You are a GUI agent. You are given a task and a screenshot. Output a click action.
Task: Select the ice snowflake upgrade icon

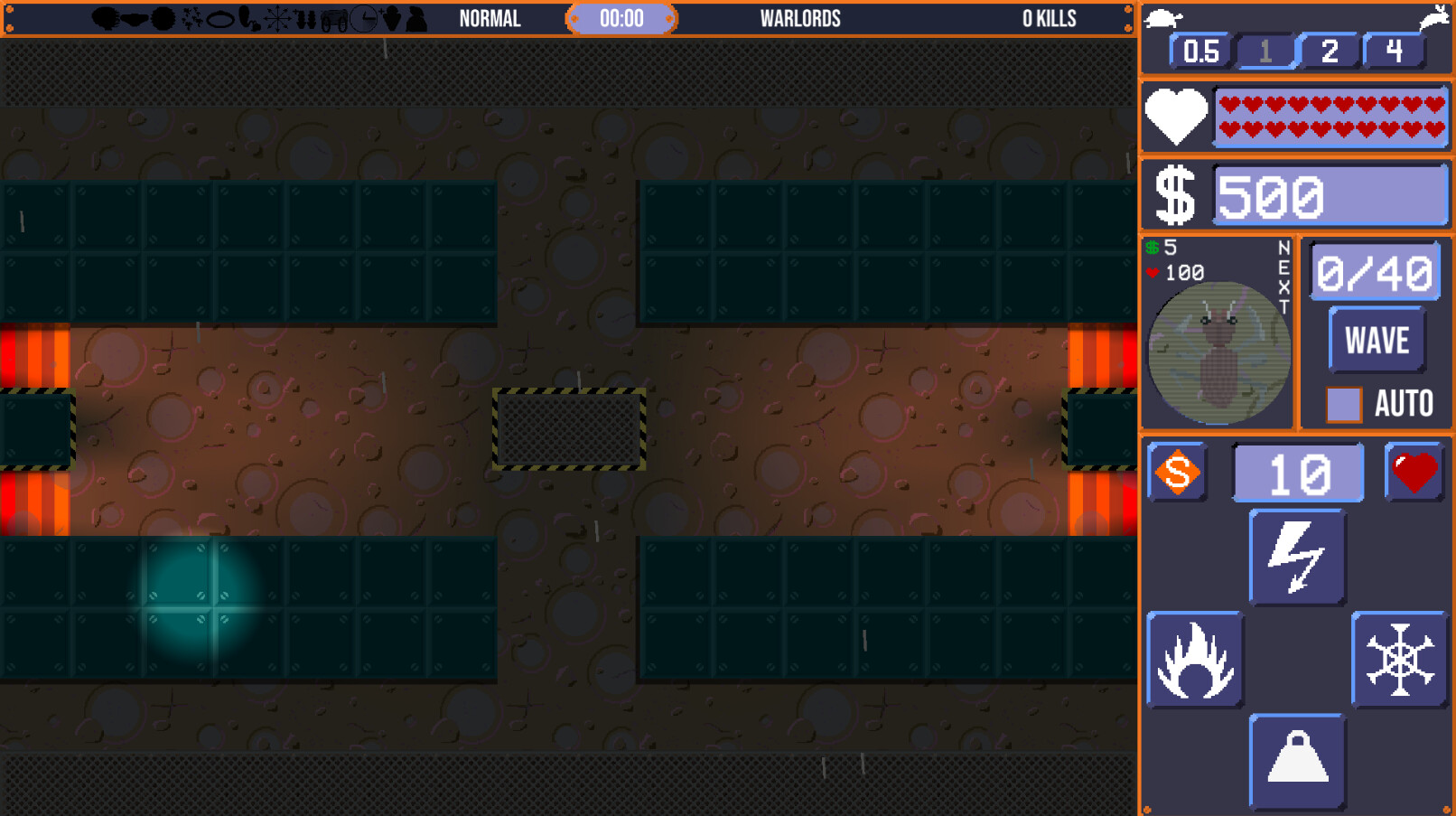pos(1401,659)
